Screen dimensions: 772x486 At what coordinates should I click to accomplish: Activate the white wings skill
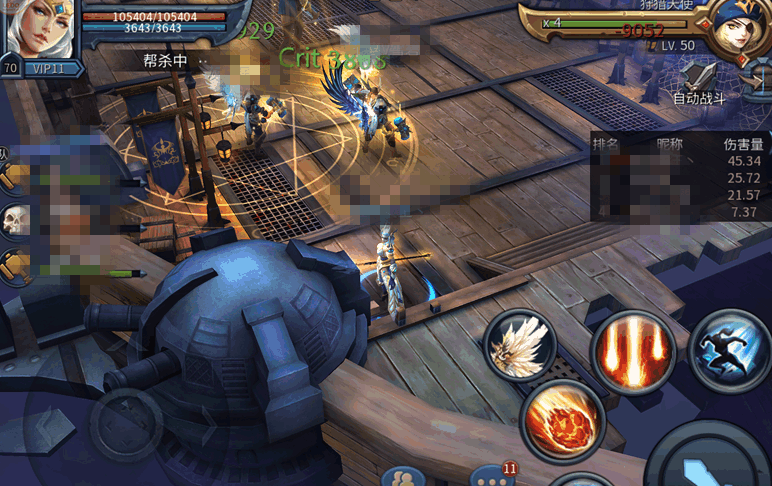pos(519,345)
